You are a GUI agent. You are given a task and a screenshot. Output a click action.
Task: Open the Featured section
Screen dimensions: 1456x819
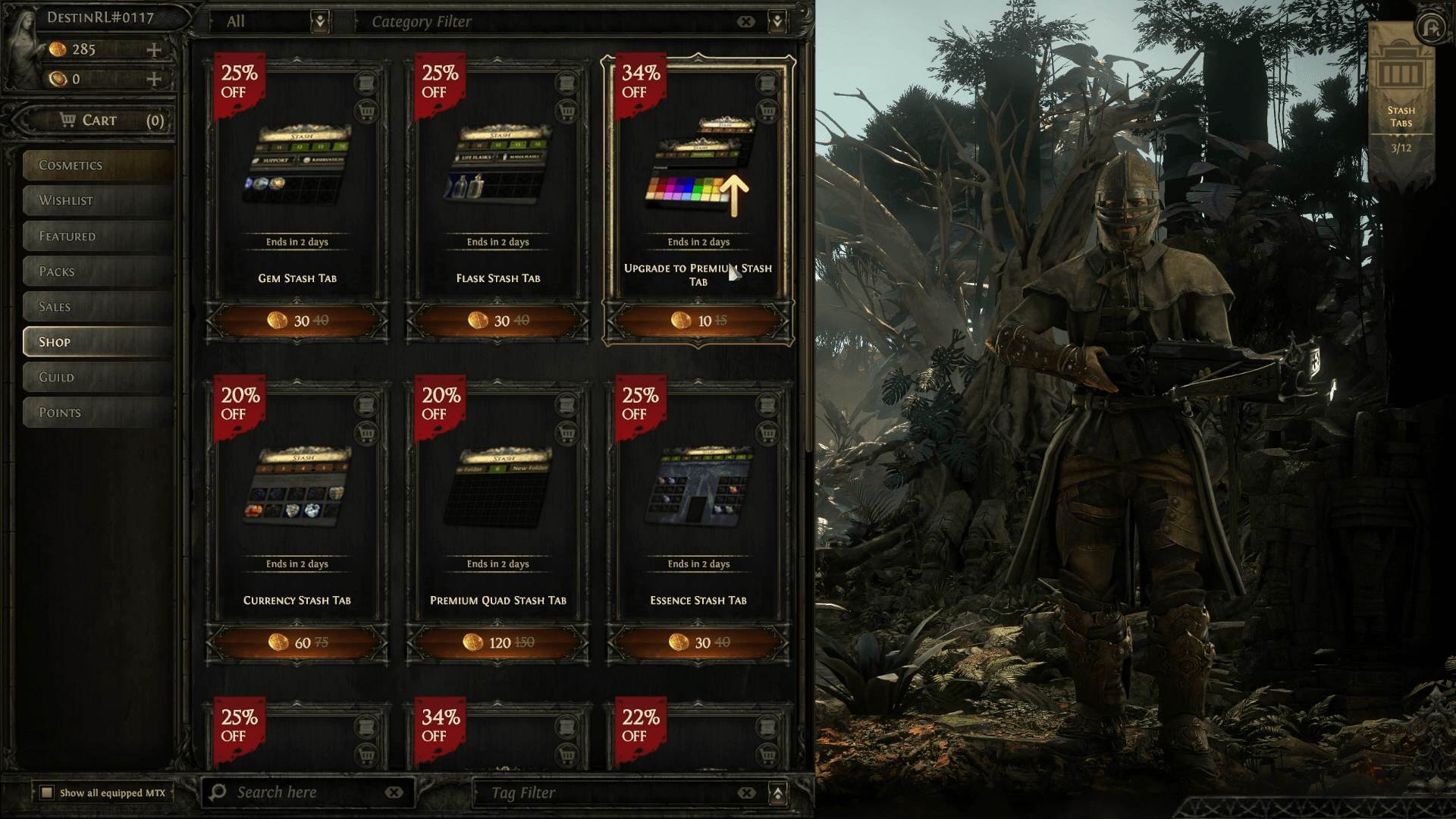(x=99, y=237)
